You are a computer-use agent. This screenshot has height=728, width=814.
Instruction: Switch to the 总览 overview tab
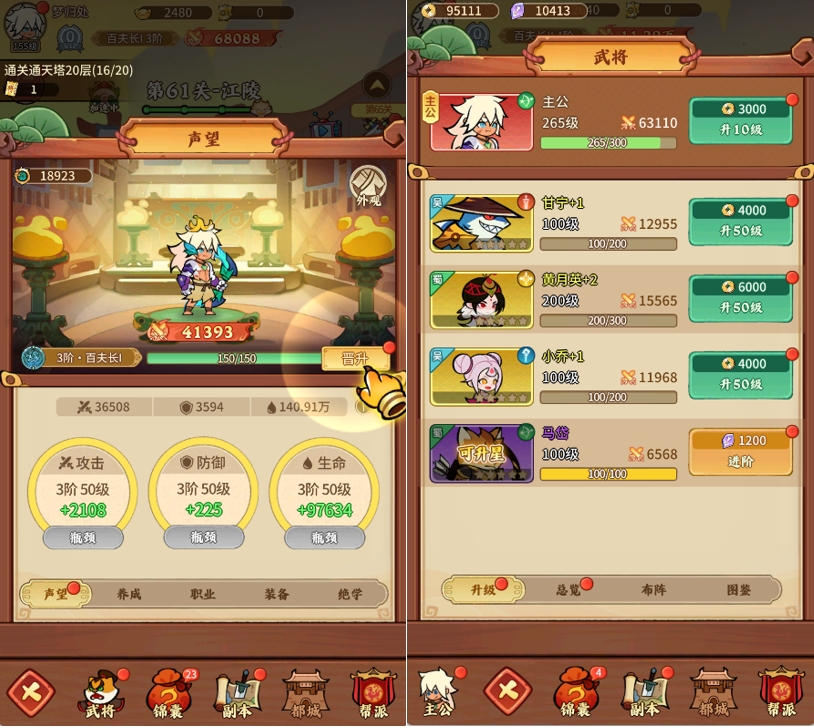click(569, 590)
